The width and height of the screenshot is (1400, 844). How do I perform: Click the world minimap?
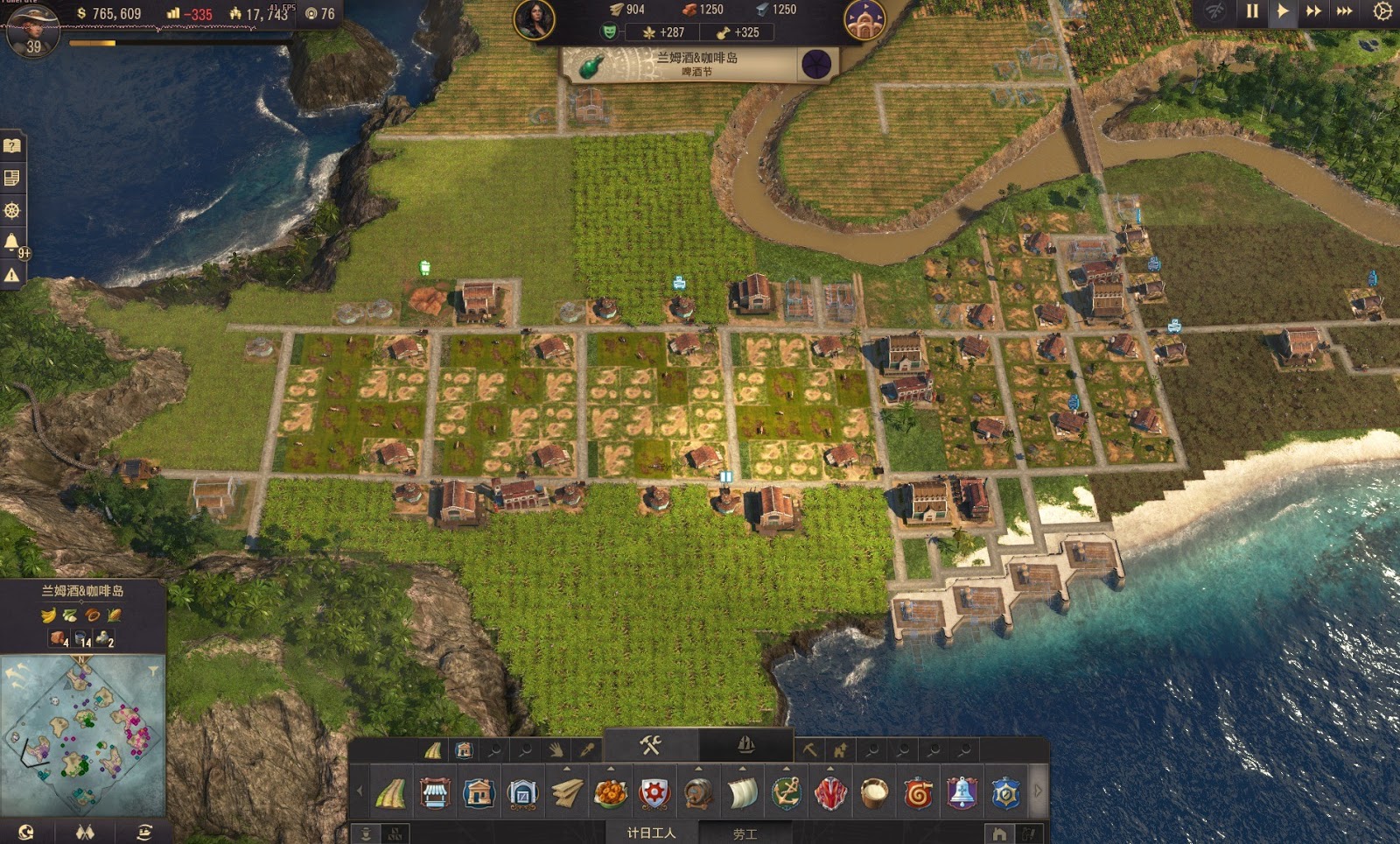[x=83, y=734]
